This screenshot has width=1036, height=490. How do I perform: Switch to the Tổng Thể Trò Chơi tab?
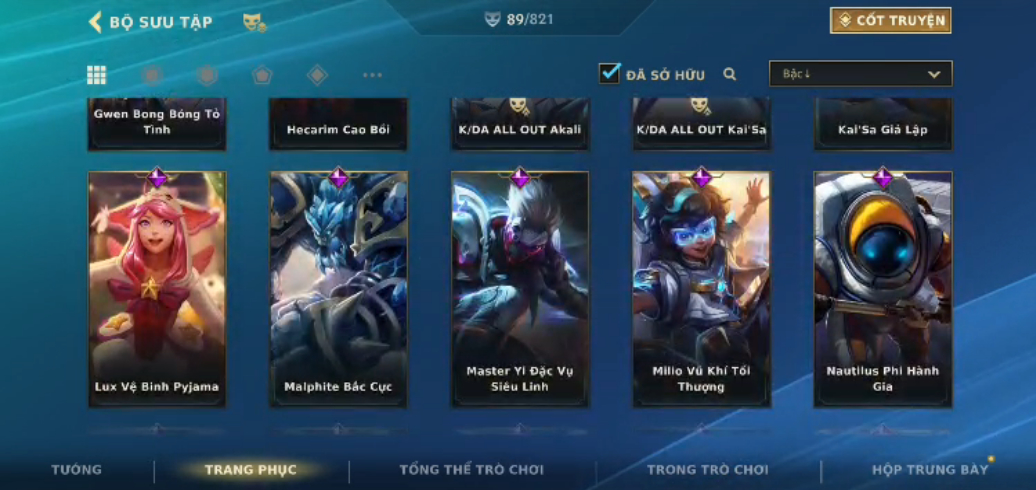pyautogui.click(x=471, y=470)
